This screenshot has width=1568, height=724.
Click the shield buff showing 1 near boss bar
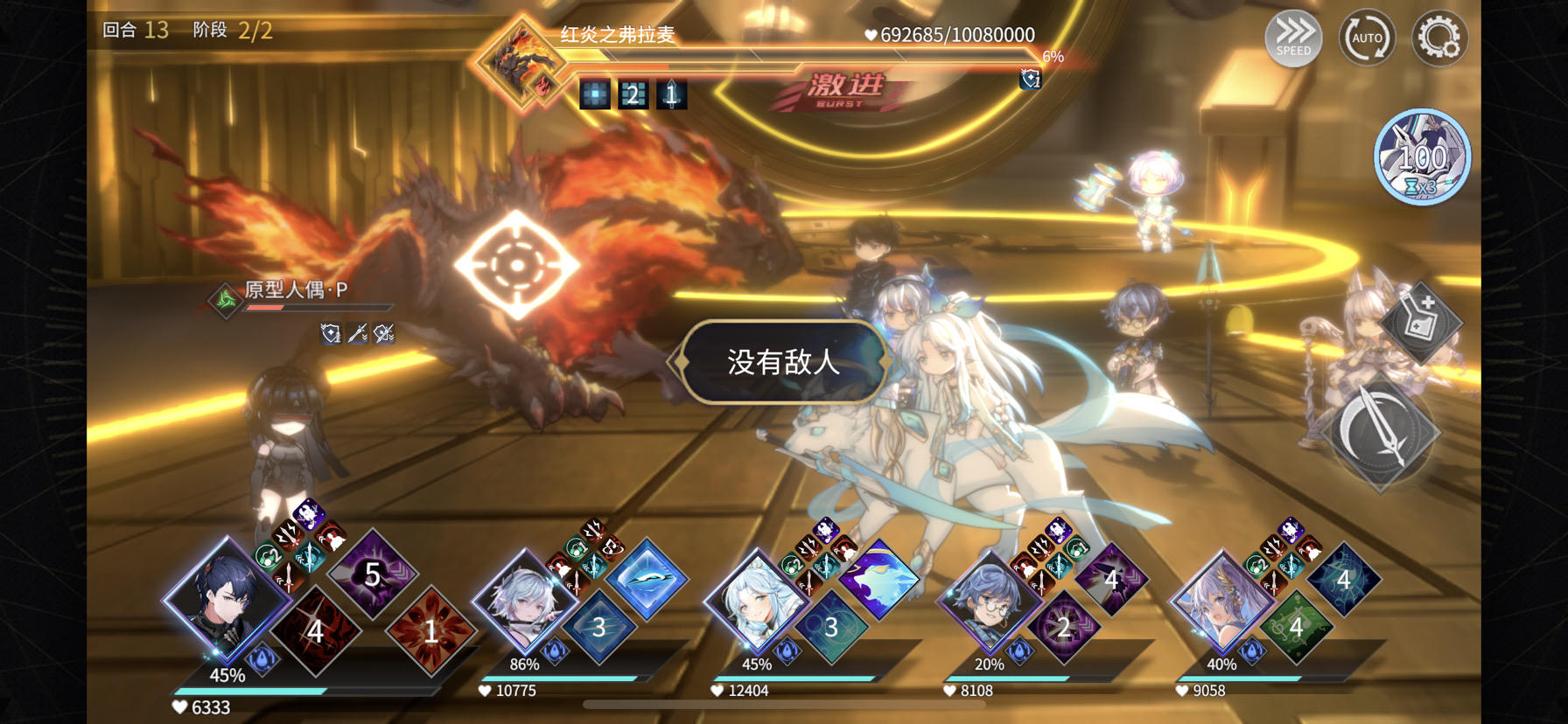(1032, 78)
